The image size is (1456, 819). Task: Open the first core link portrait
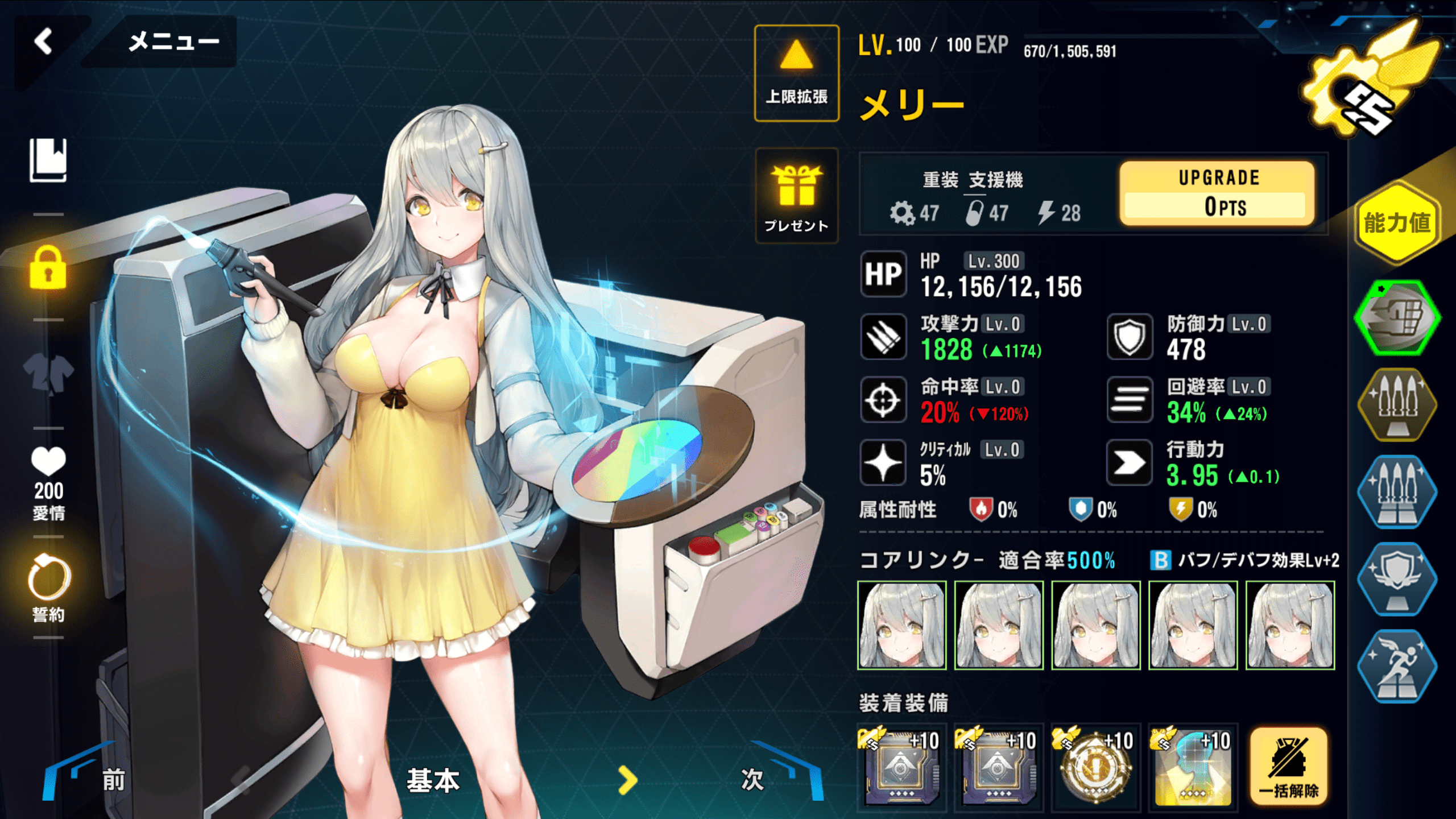click(901, 625)
